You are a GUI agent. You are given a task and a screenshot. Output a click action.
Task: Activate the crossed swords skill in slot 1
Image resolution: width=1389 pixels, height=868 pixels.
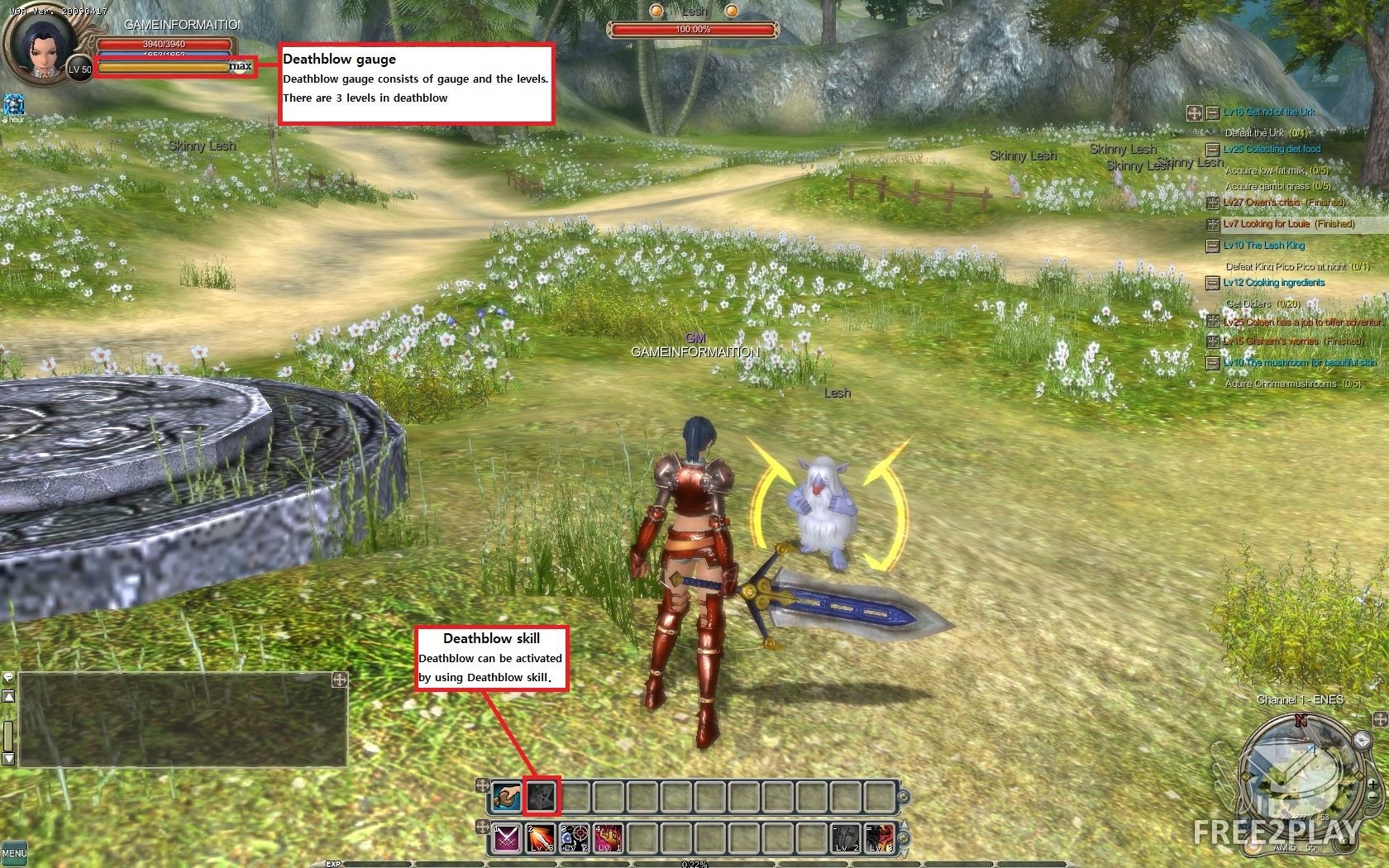pos(507,838)
